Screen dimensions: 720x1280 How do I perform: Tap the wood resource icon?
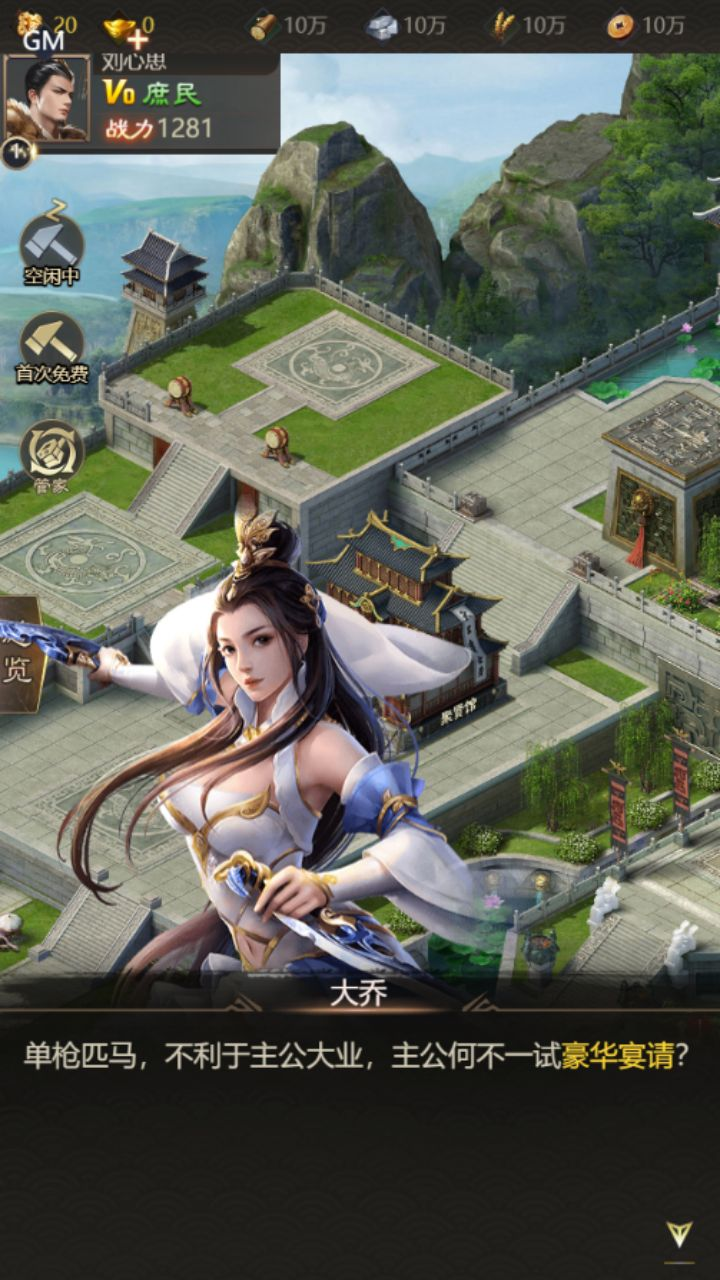[264, 26]
